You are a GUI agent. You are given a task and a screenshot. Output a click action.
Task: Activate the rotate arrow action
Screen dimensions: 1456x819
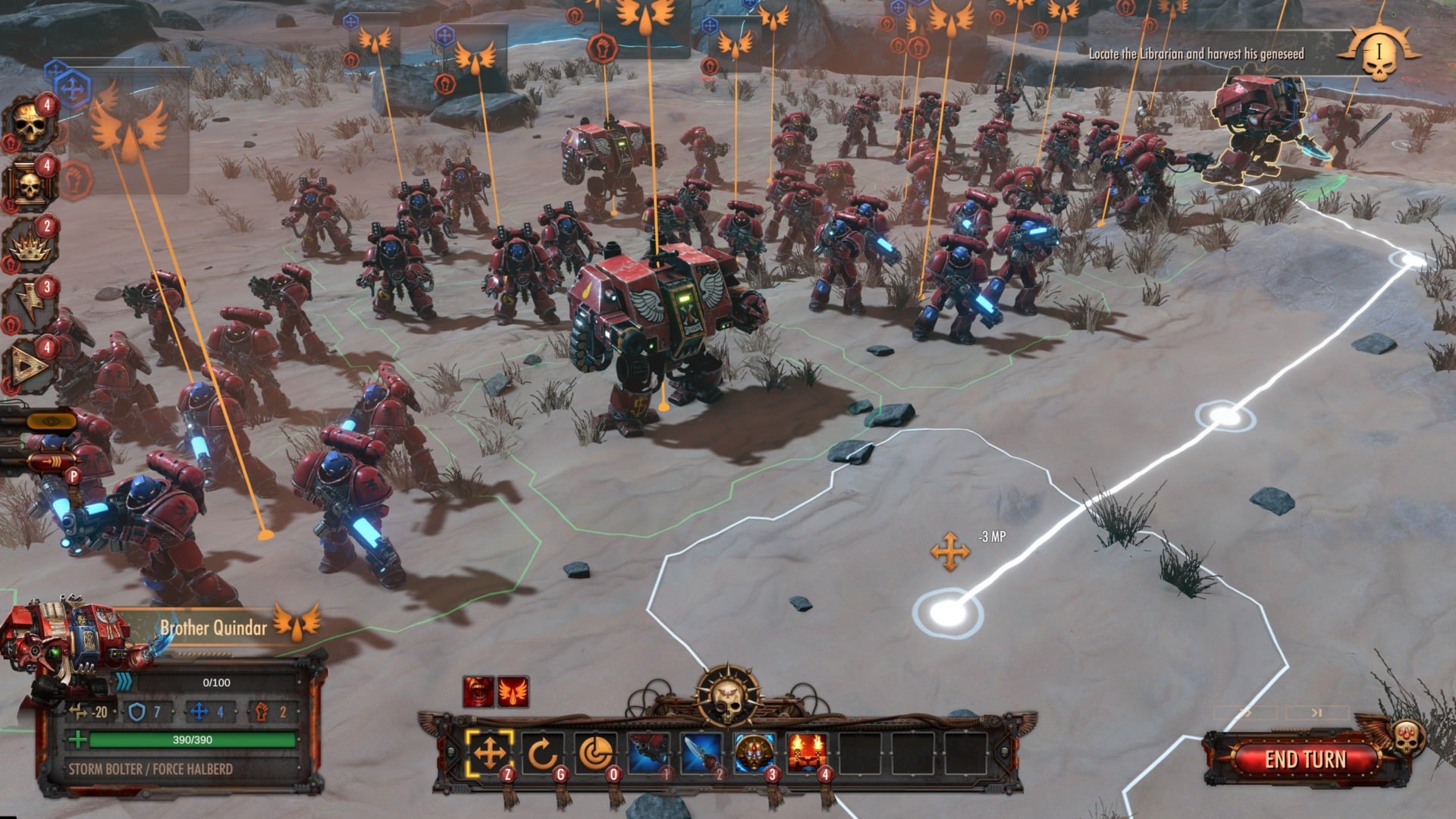[x=542, y=754]
